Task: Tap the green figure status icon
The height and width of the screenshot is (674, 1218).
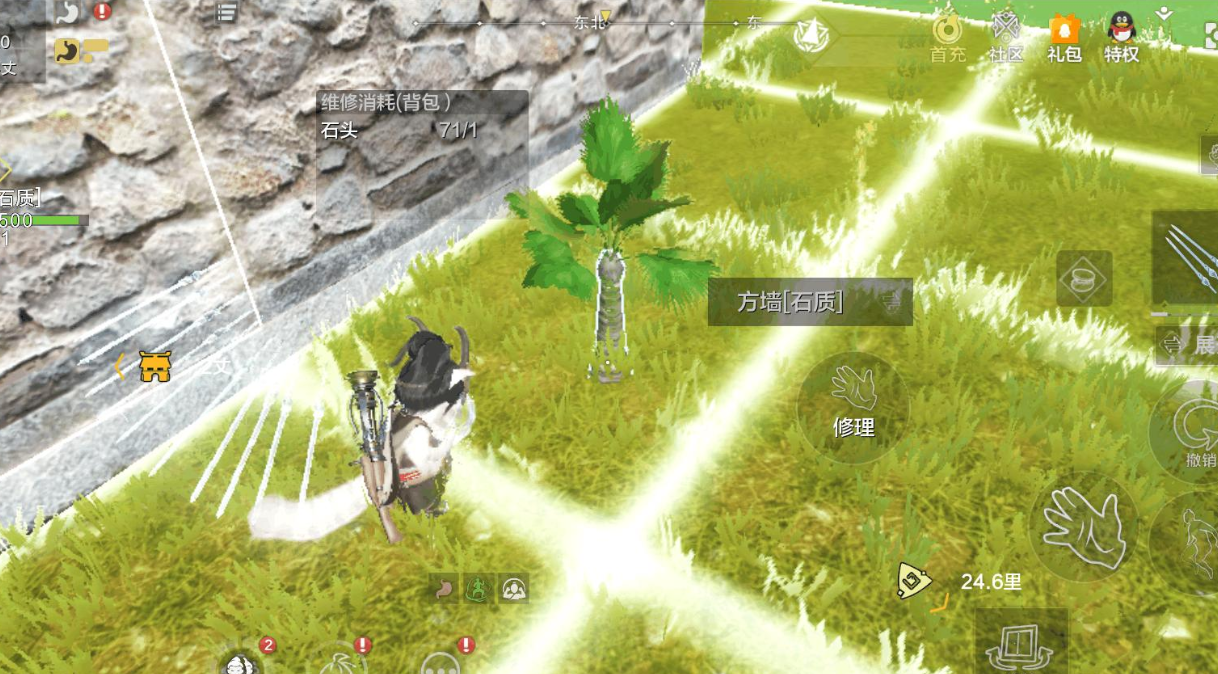Action: pos(479,589)
